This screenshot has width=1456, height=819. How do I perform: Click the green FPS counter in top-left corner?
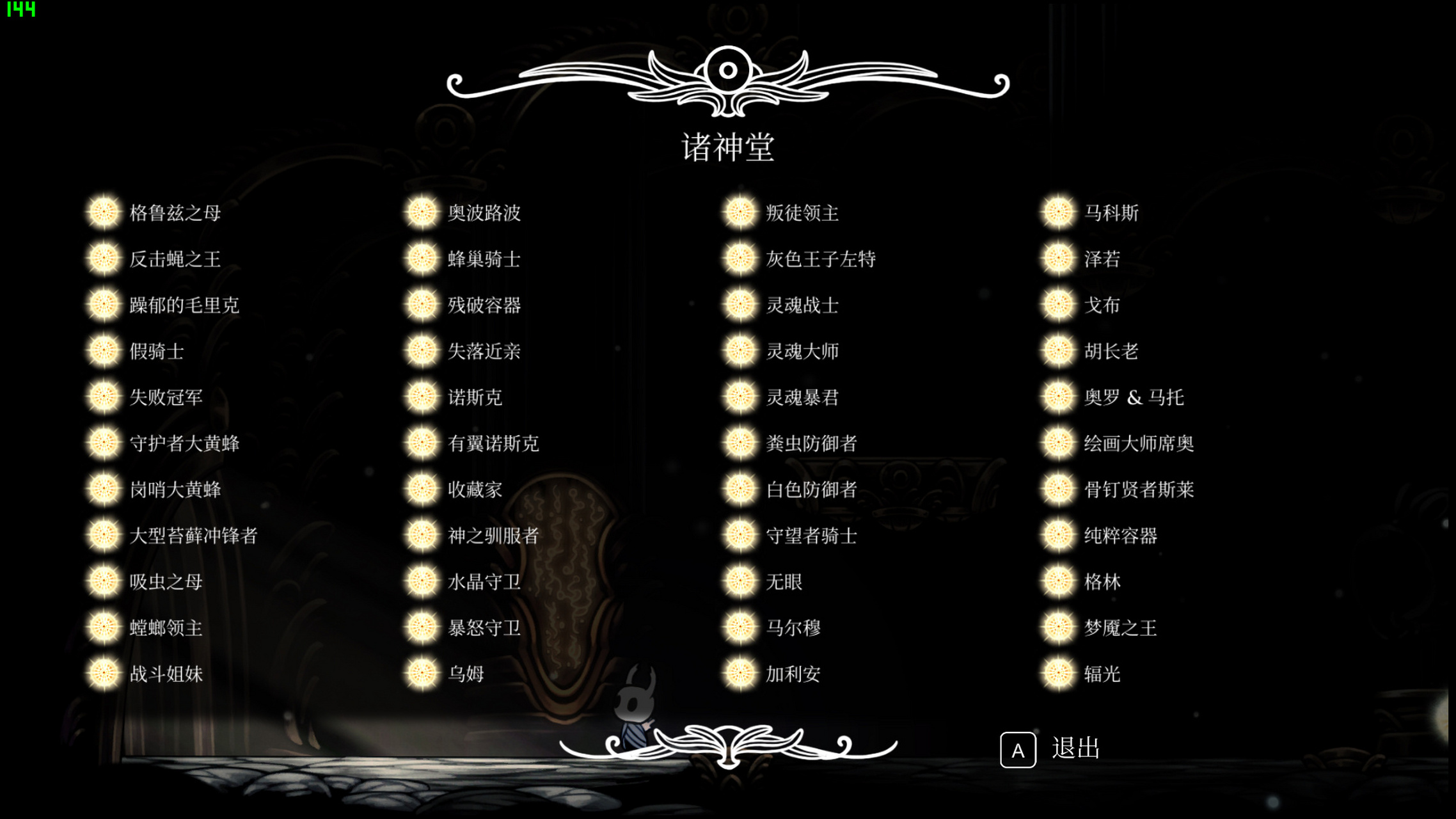21,9
